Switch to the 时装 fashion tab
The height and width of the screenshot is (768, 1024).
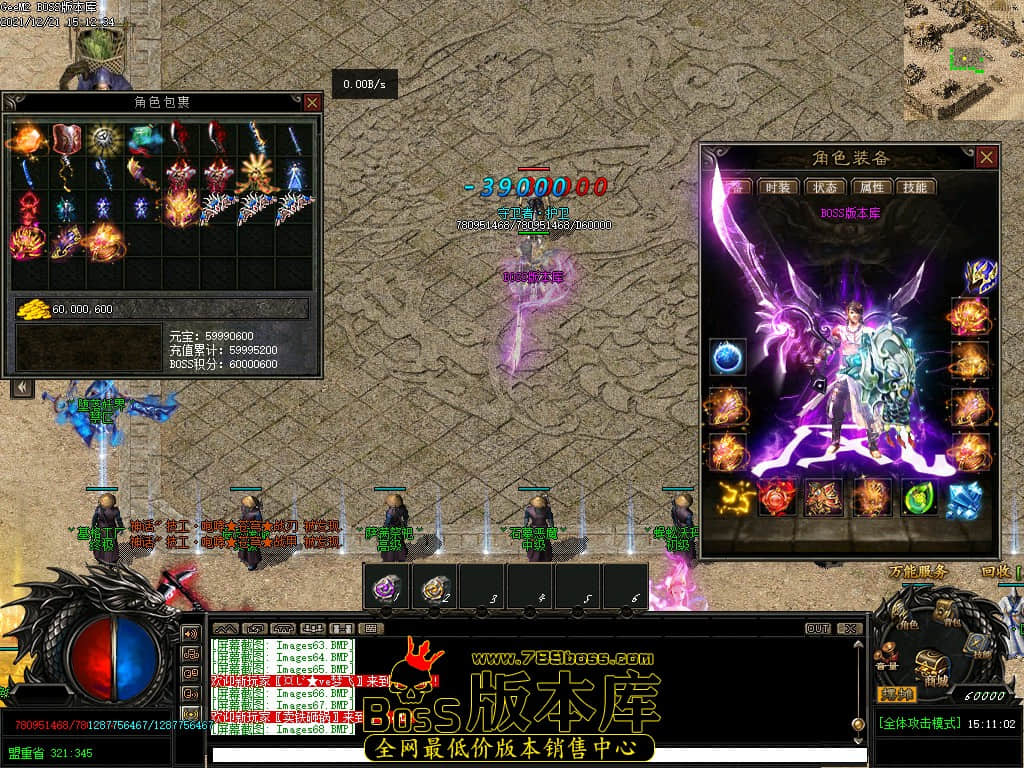pyautogui.click(x=778, y=187)
